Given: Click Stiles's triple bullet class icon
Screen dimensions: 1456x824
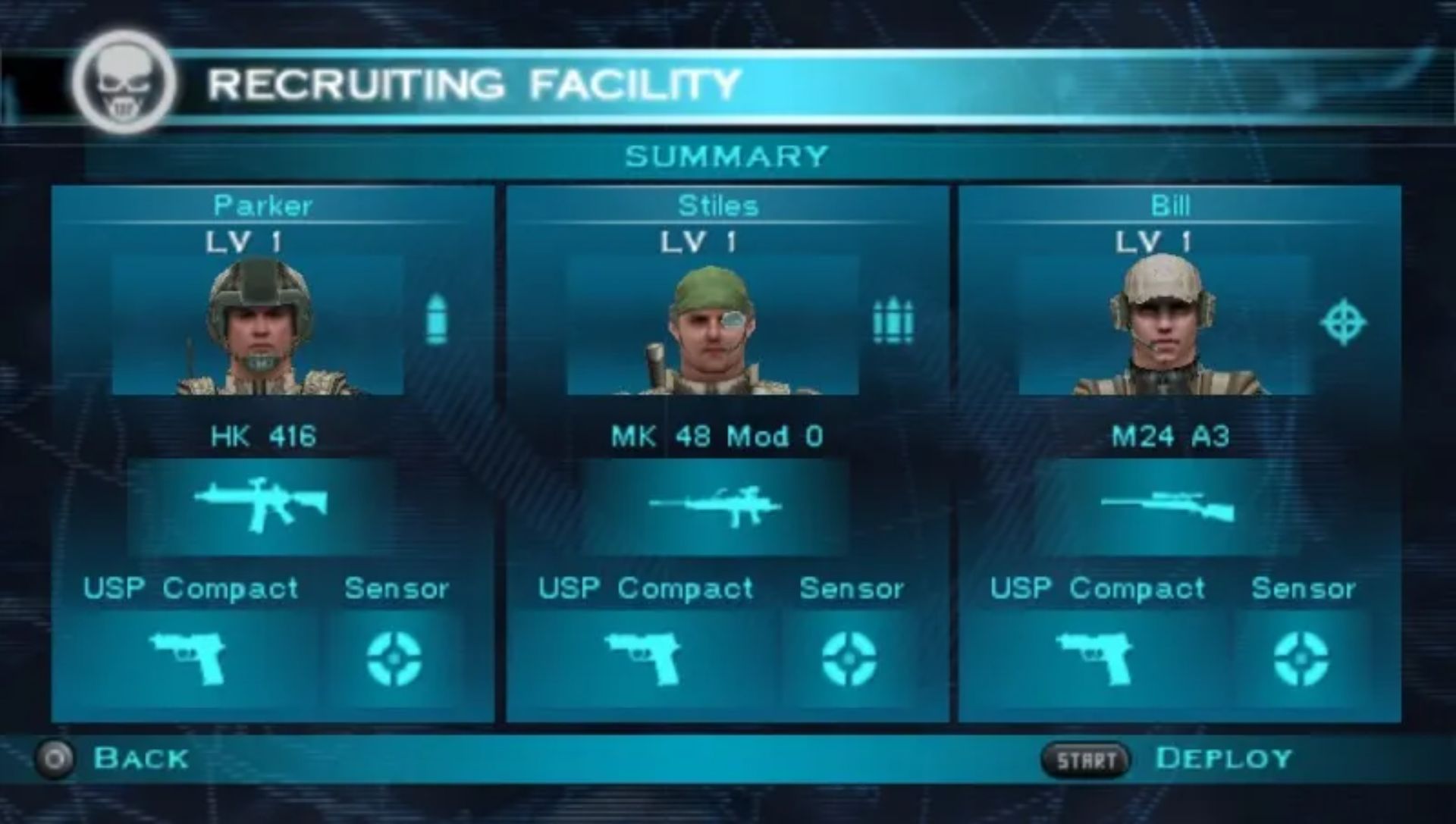Looking at the screenshot, I should [x=893, y=321].
